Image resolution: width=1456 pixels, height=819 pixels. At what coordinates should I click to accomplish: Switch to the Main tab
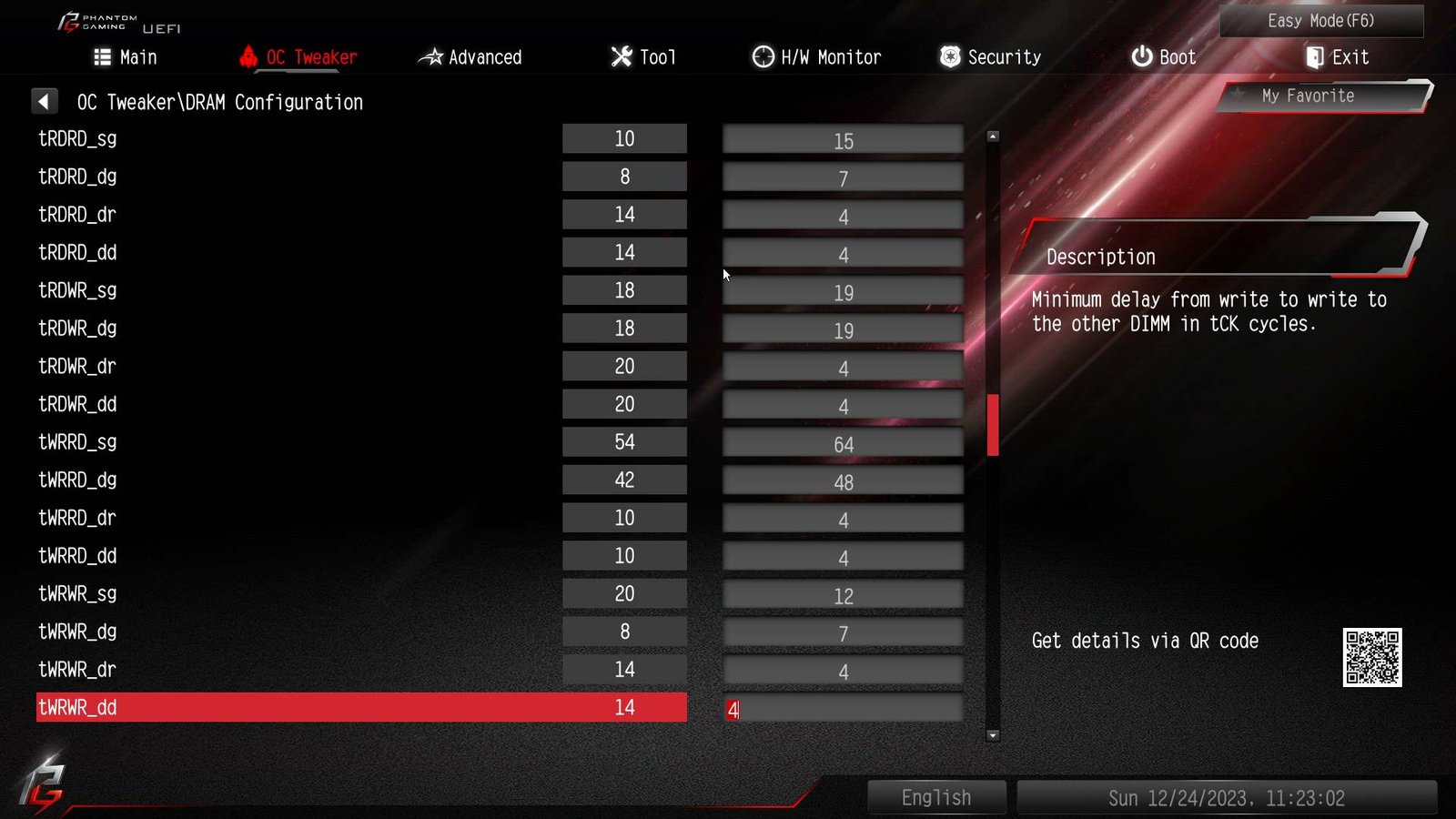pos(126,57)
